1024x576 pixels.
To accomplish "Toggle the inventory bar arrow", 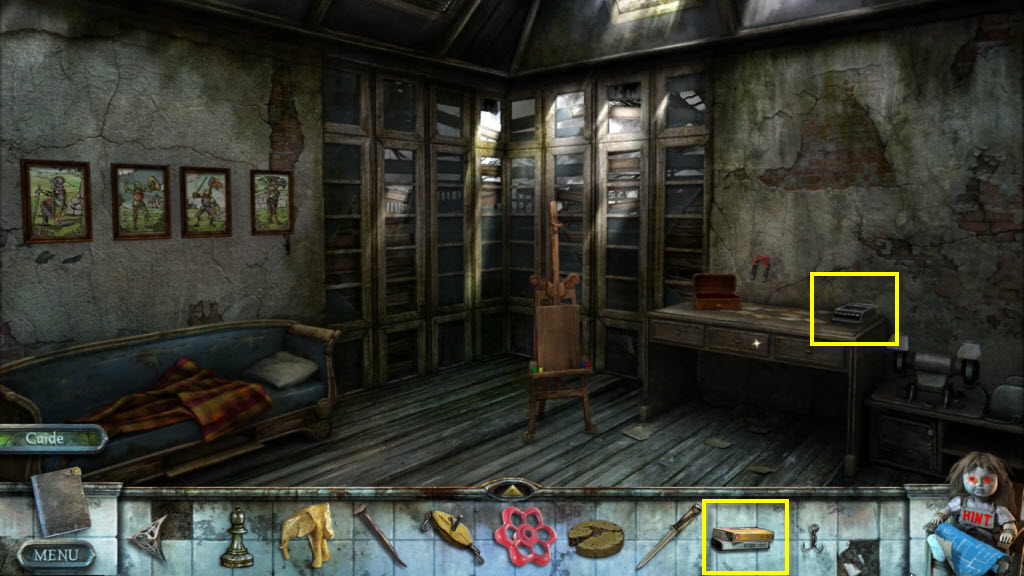I will pyautogui.click(x=512, y=490).
